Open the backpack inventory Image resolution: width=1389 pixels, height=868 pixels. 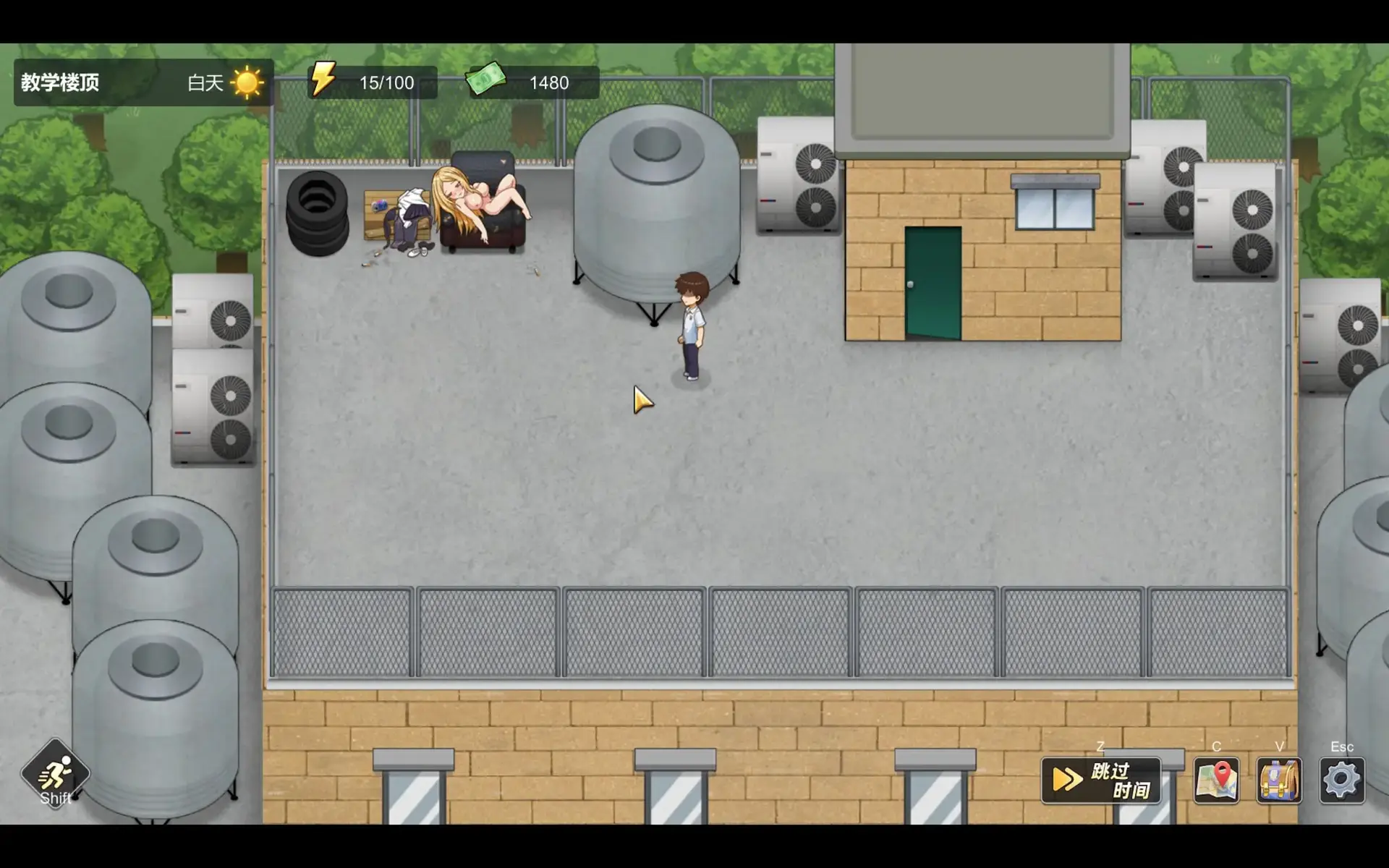[x=1279, y=780]
